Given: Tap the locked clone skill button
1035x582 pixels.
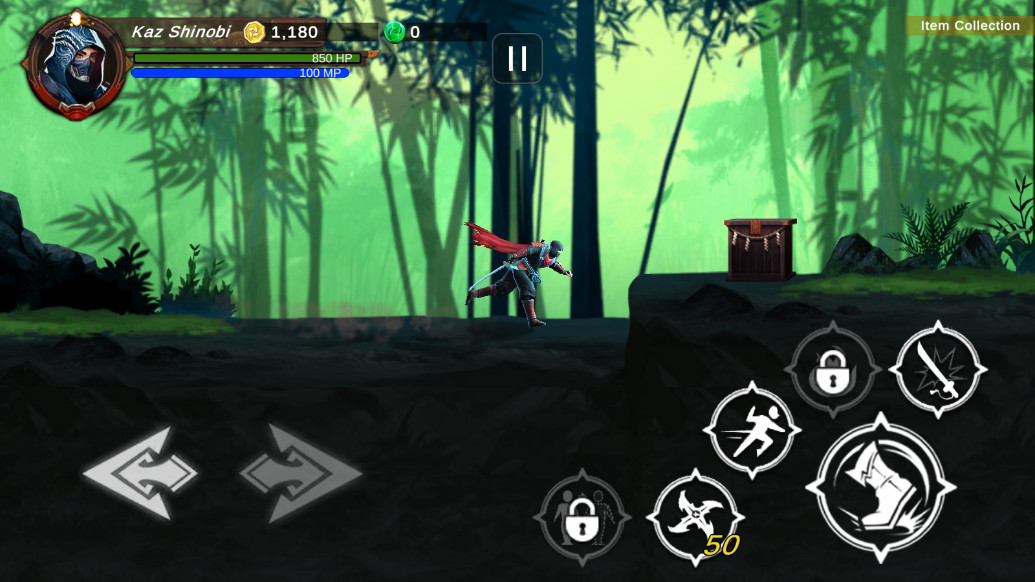Looking at the screenshot, I should pyautogui.click(x=582, y=517).
